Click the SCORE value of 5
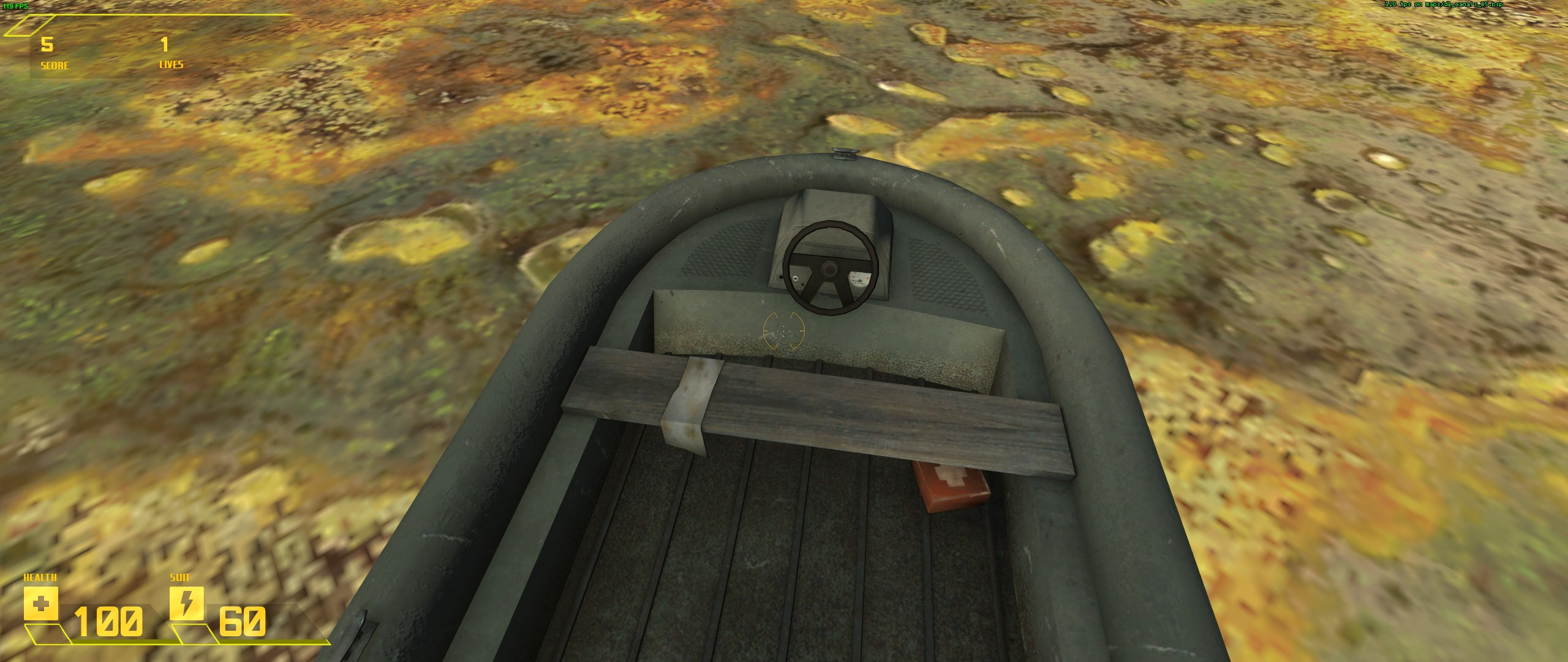 (47, 45)
